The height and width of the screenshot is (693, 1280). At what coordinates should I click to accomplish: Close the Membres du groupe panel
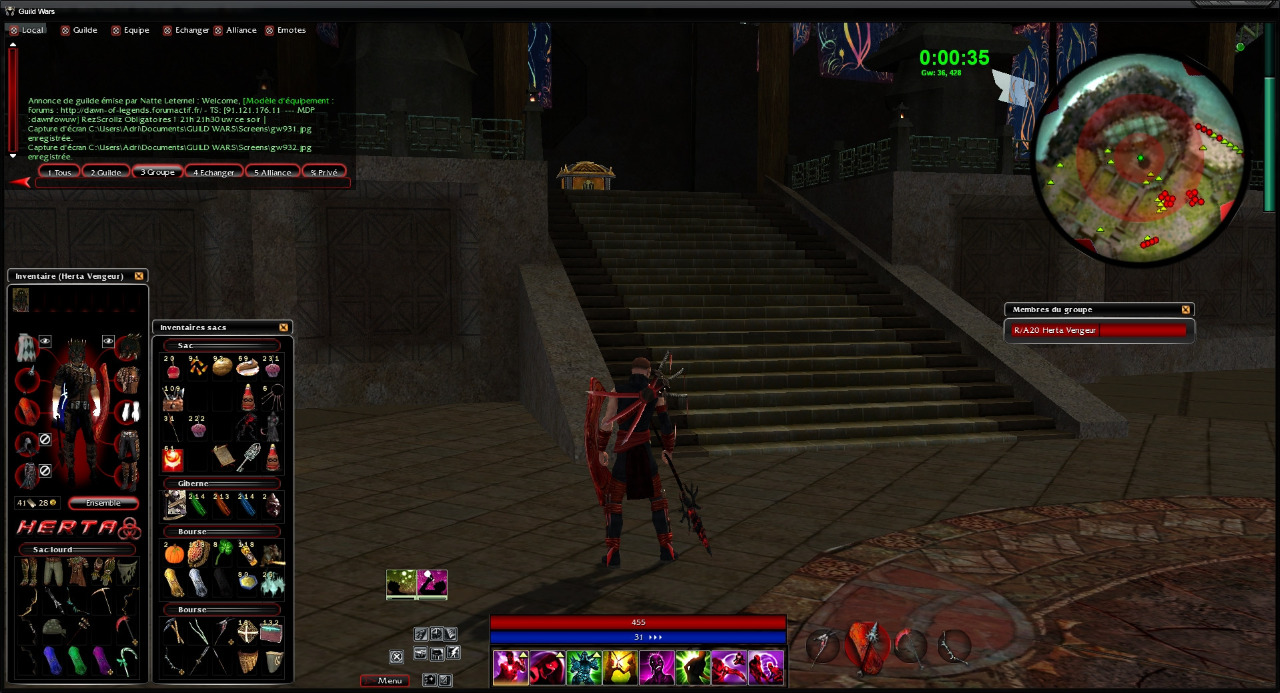1186,310
